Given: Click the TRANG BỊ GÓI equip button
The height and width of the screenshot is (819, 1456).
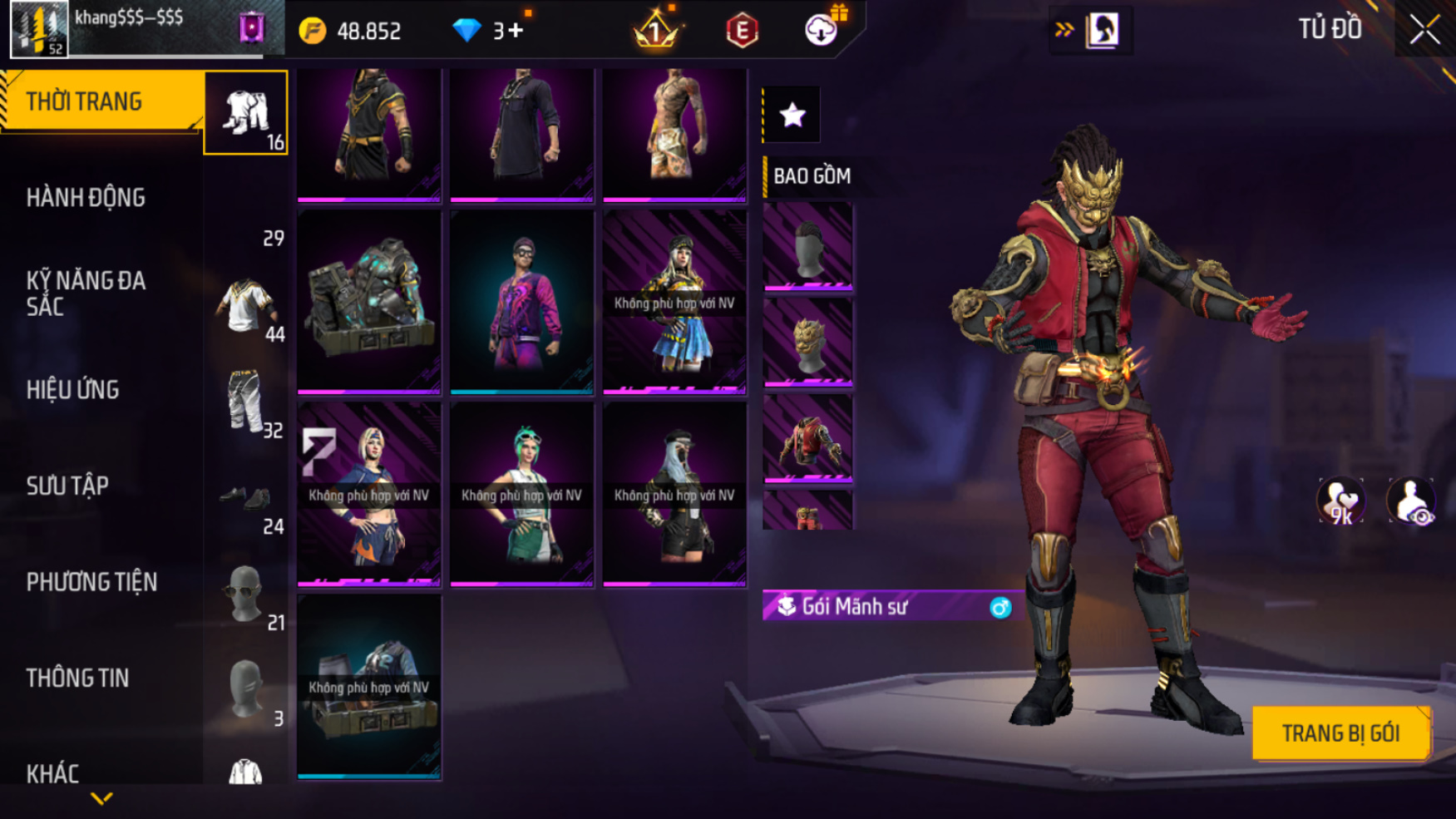Looking at the screenshot, I should pos(1340,733).
